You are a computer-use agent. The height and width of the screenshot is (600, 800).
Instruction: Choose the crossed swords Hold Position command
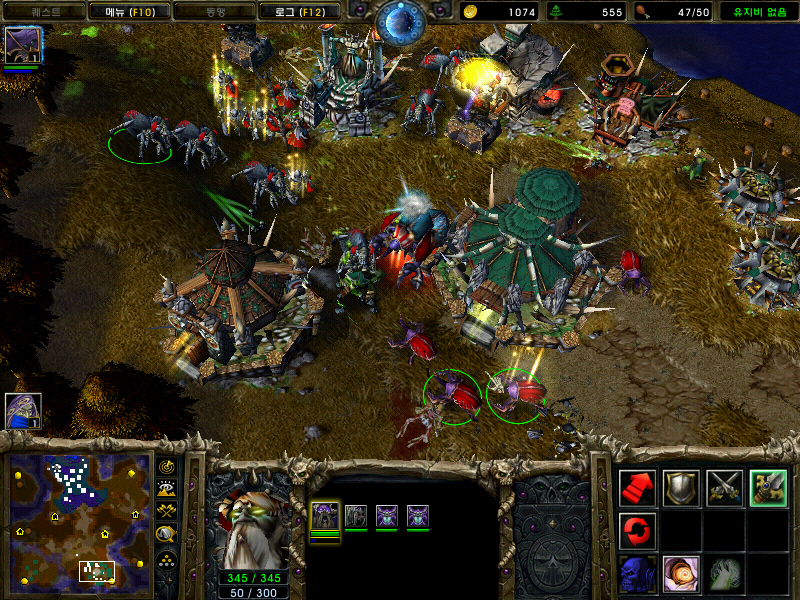(725, 487)
